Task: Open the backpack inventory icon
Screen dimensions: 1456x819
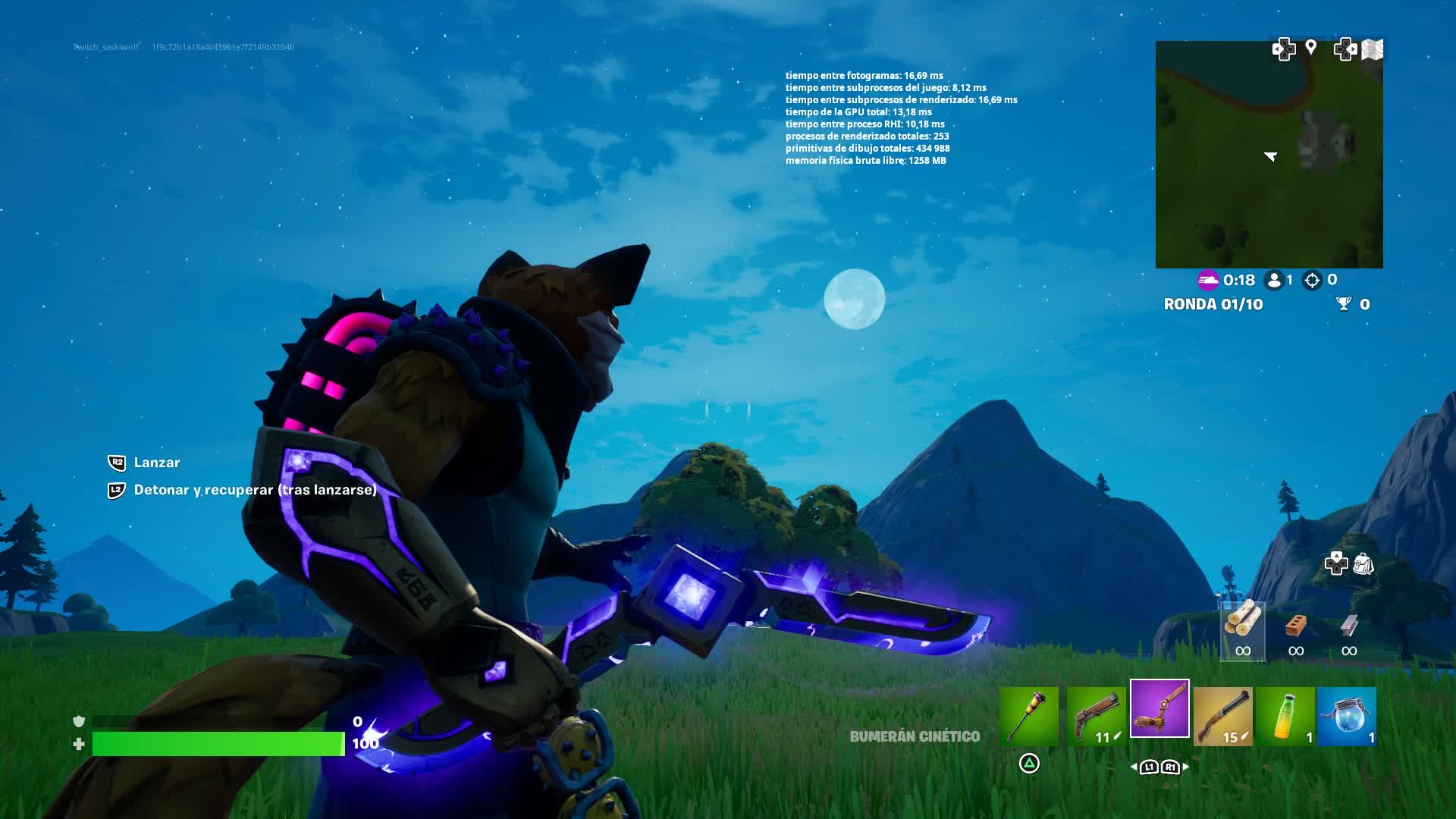Action: pyautogui.click(x=1364, y=565)
